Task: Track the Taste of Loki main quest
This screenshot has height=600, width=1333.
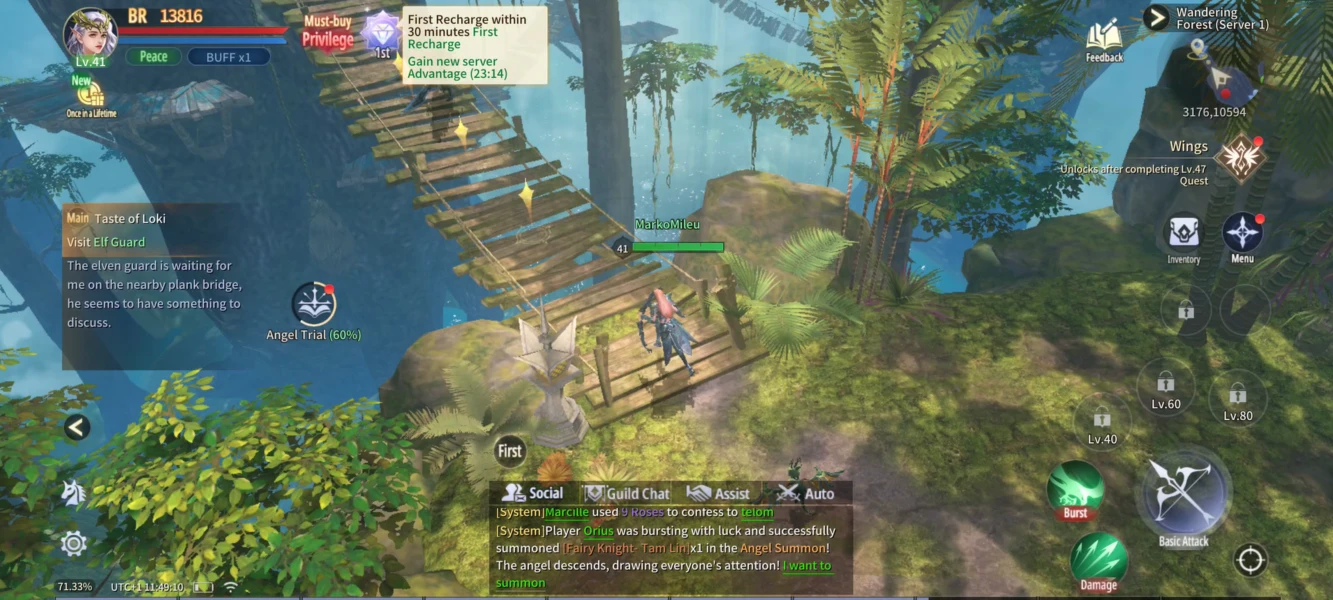Action: (130, 218)
